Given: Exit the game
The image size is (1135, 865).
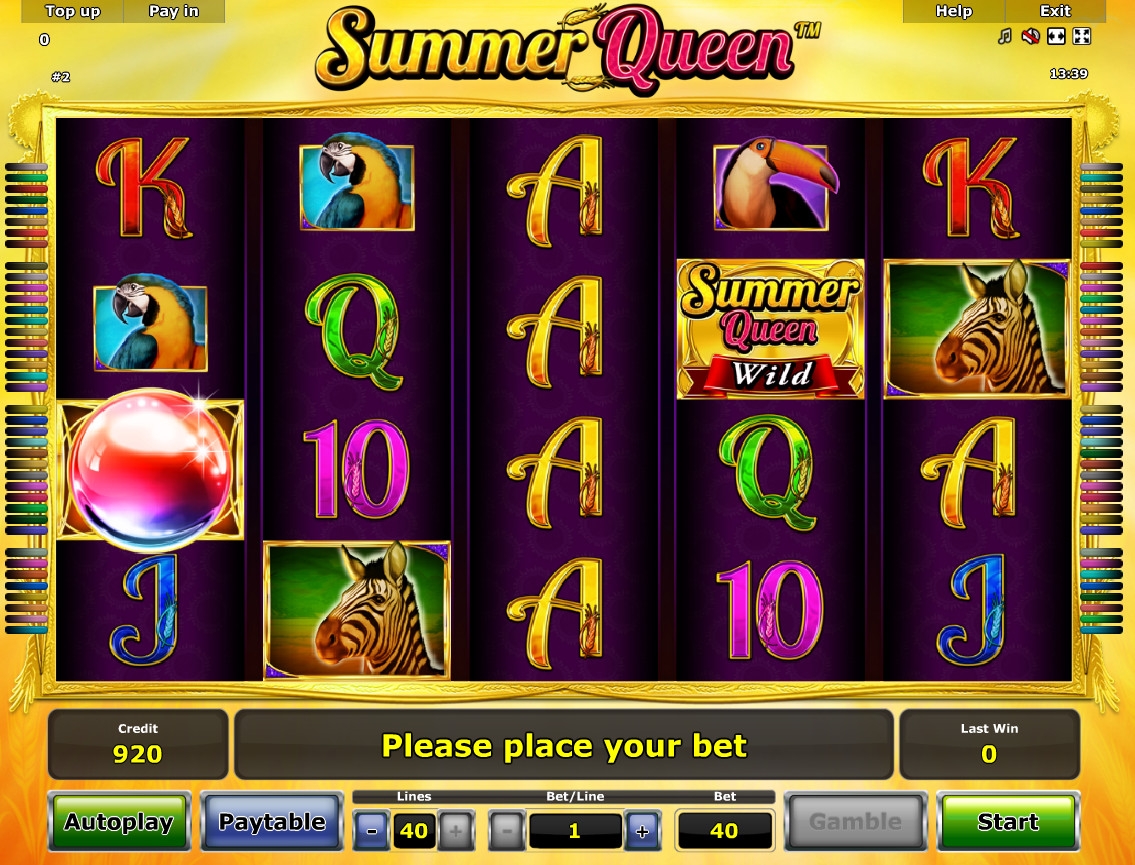Looking at the screenshot, I should tap(1055, 12).
